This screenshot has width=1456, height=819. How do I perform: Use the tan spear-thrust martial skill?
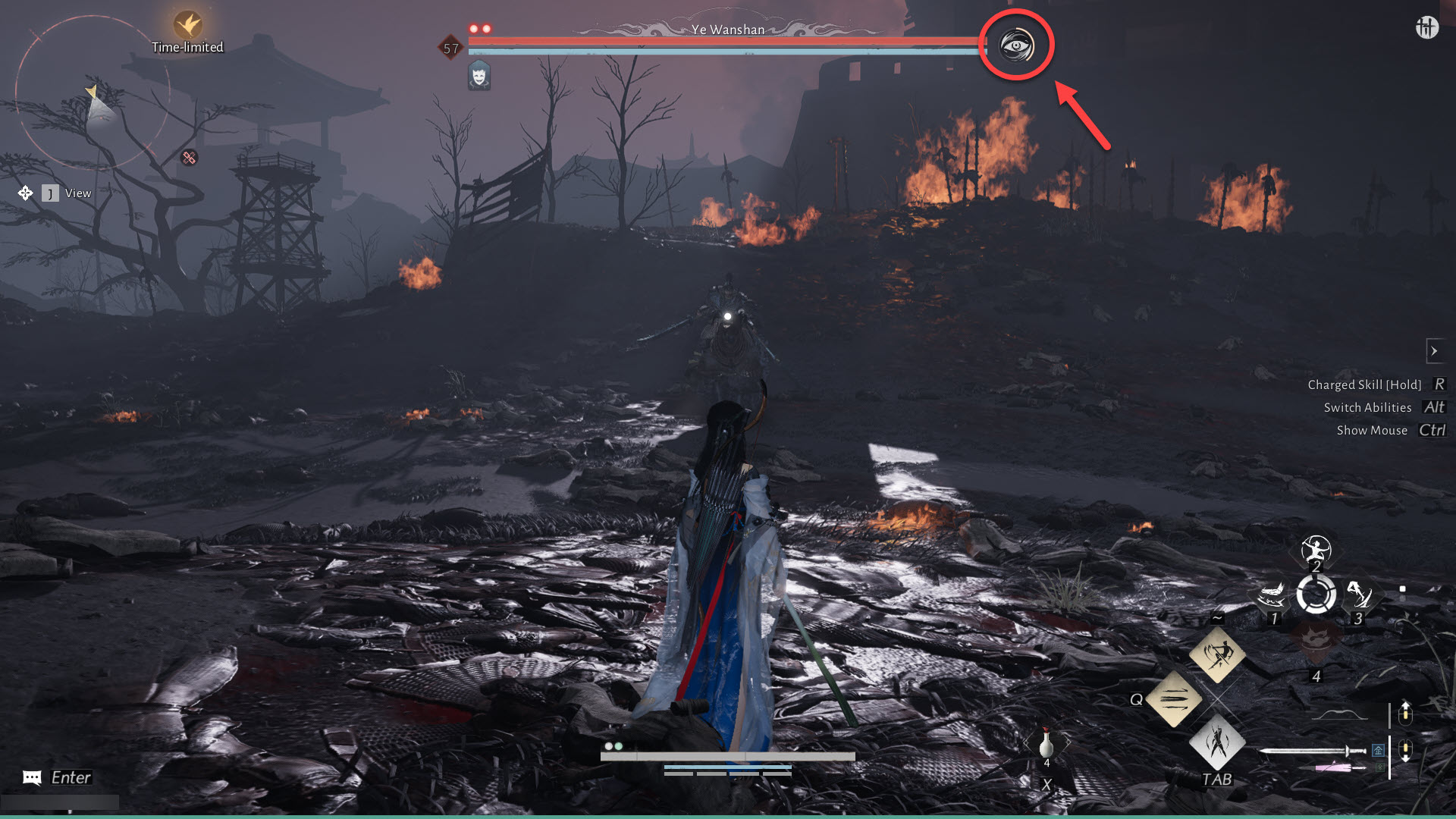click(x=1217, y=654)
